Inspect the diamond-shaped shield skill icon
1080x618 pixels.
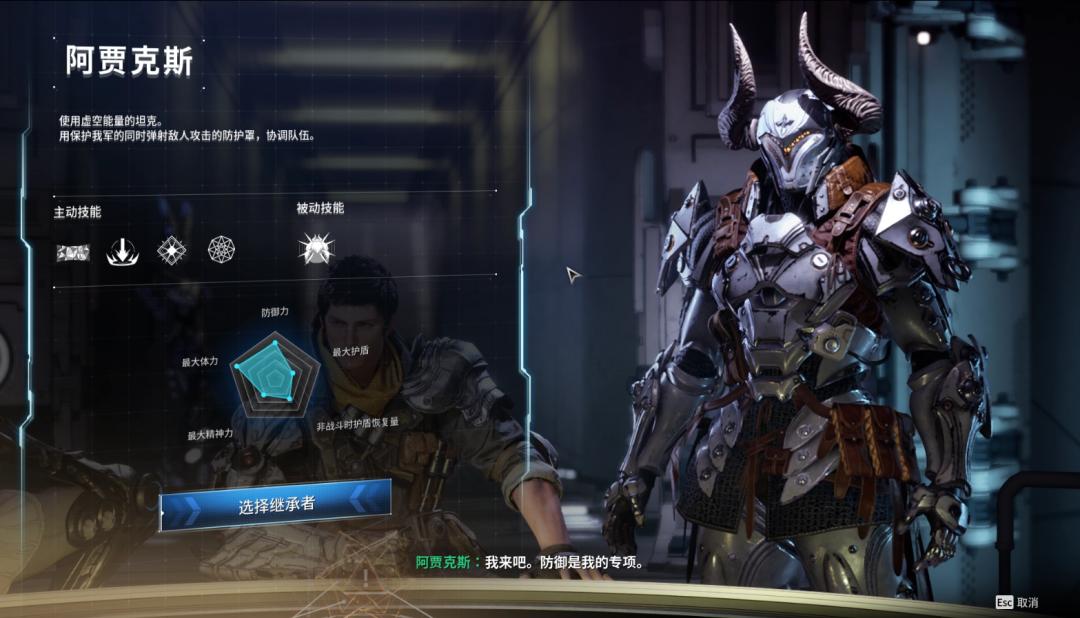click(172, 250)
